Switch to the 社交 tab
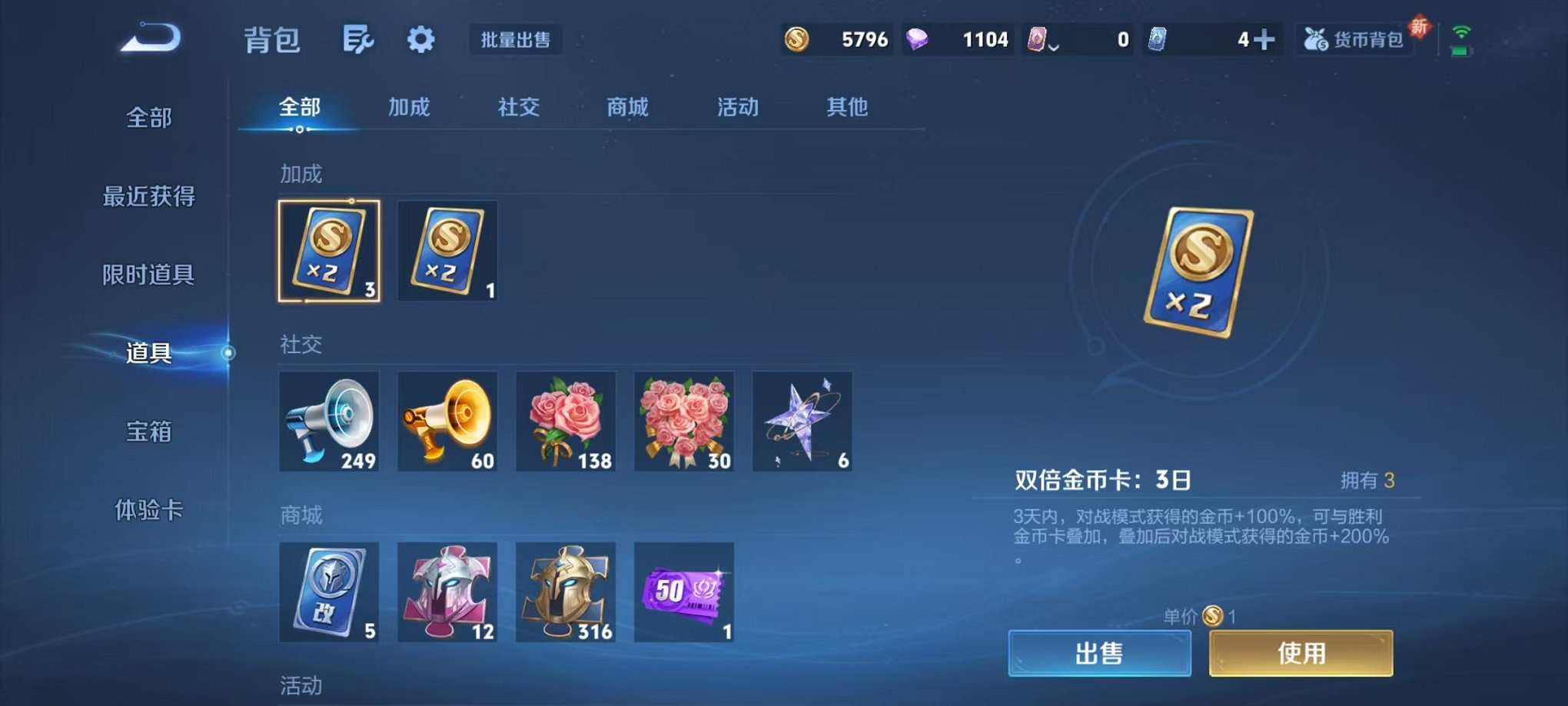The width and height of the screenshot is (1568, 706). (x=518, y=108)
